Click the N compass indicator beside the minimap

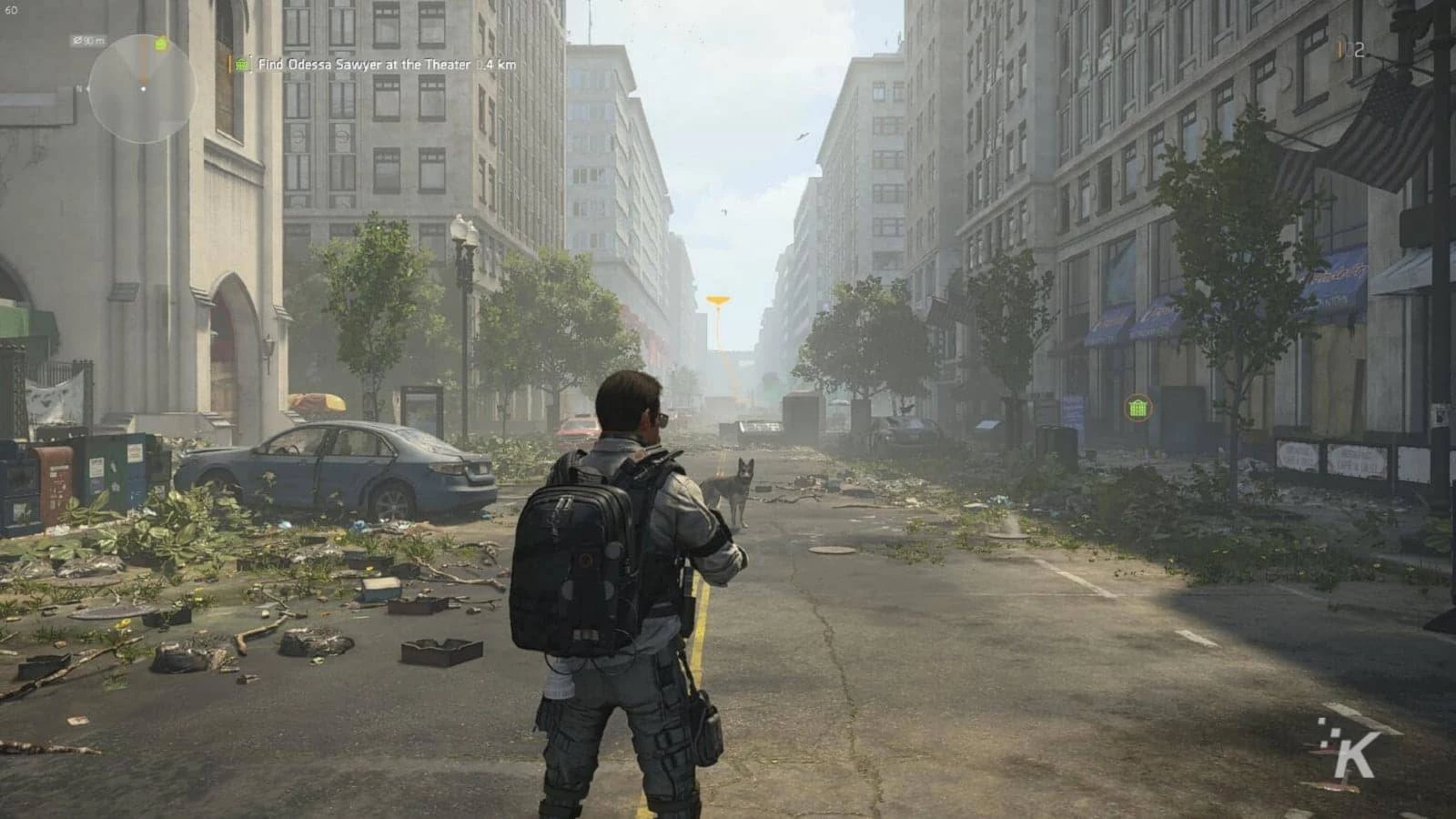tap(80, 89)
